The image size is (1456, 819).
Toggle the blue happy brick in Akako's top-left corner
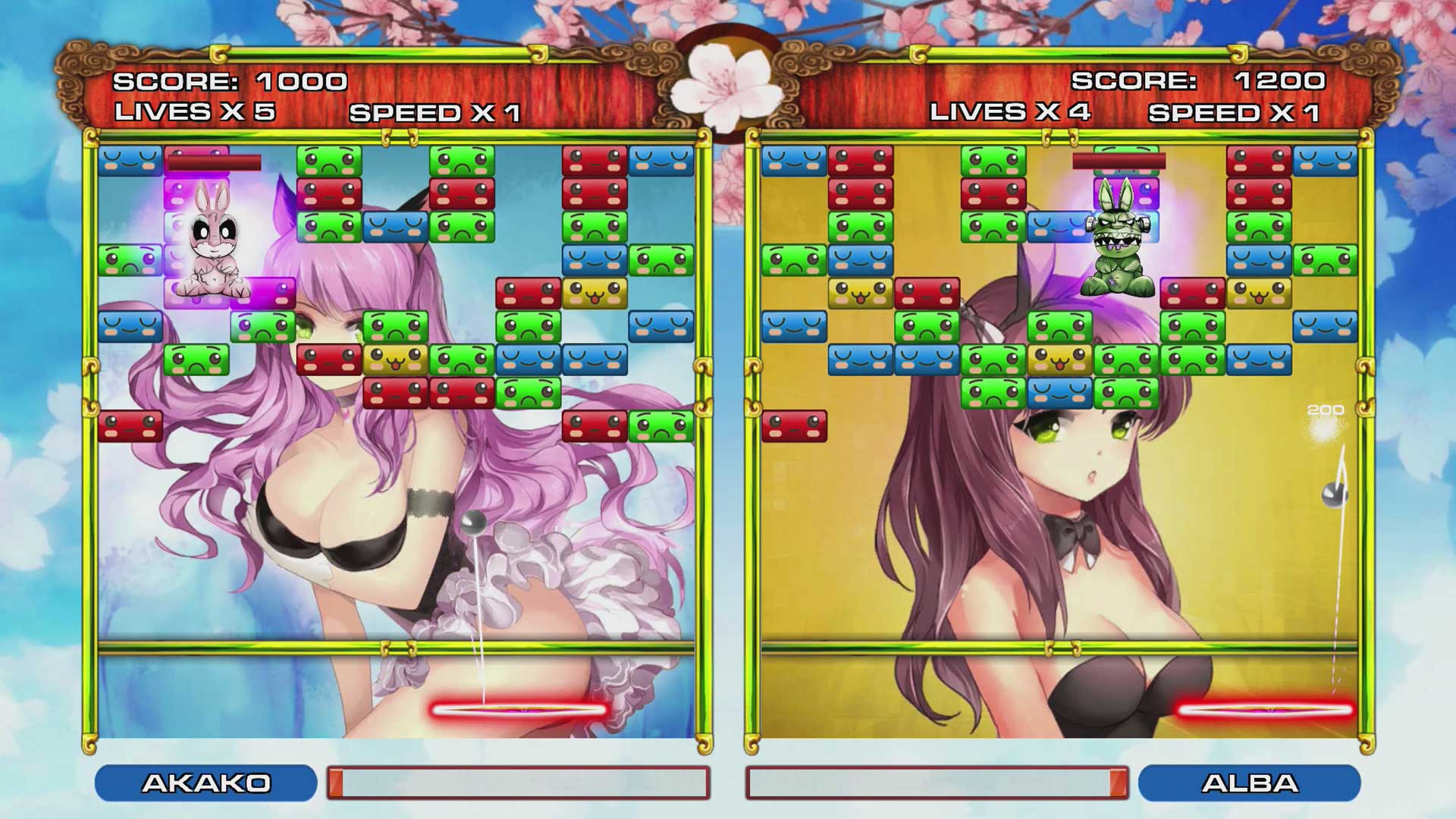tap(129, 162)
